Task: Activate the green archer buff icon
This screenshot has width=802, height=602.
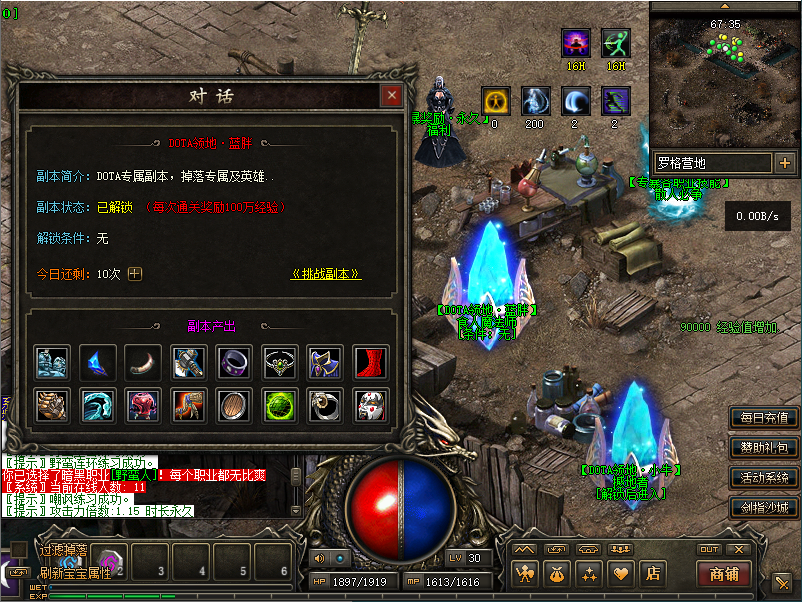Action: click(x=616, y=43)
